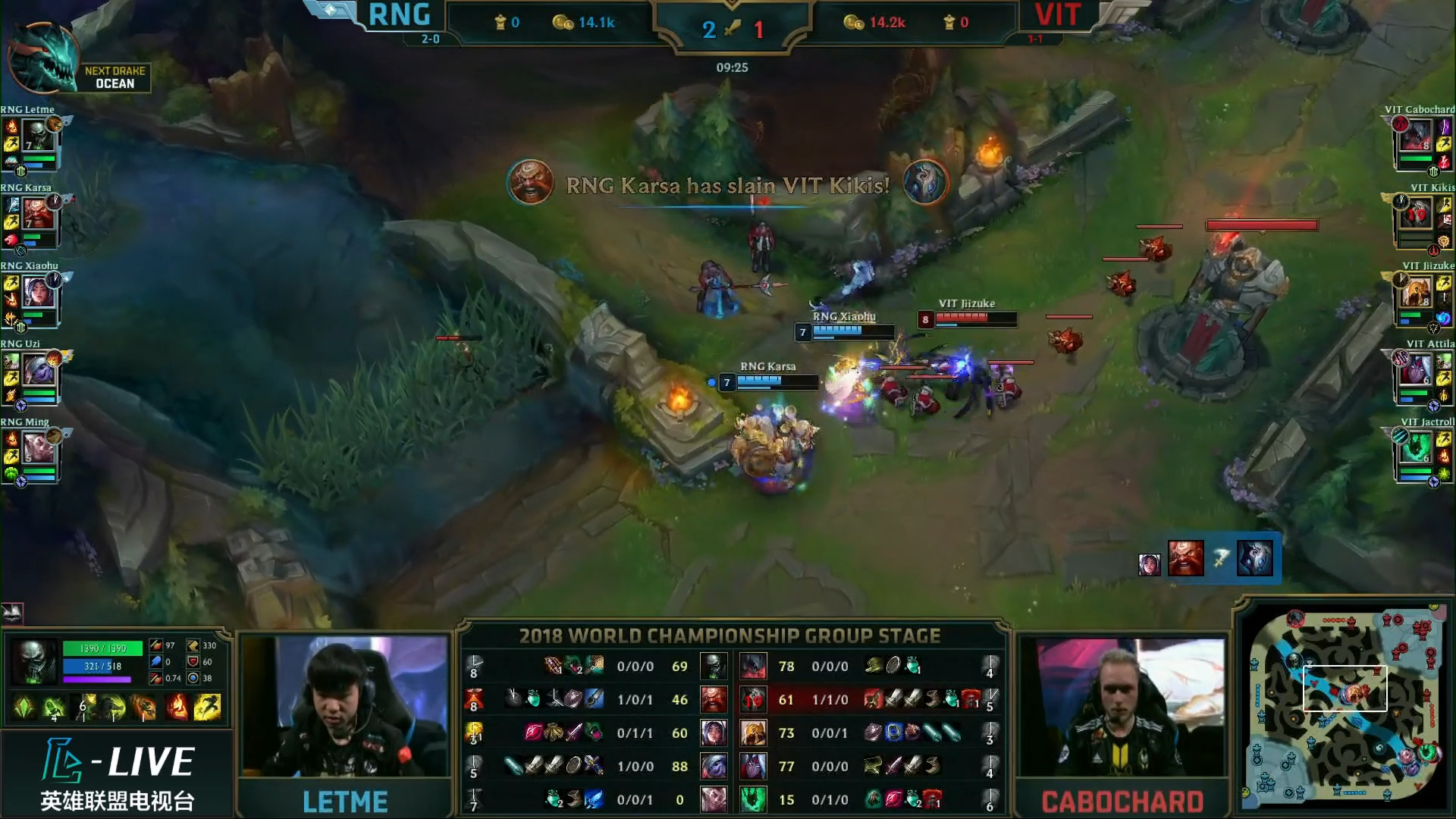This screenshot has height=819, width=1456.
Task: Click the green keystone rune icon
Action: (24, 707)
